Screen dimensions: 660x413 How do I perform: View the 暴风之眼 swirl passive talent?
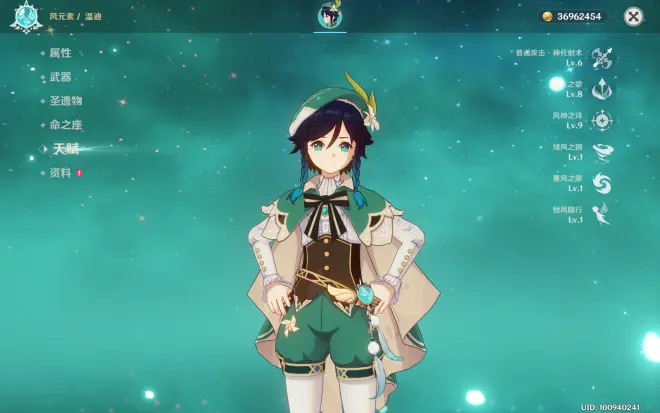tap(601, 183)
